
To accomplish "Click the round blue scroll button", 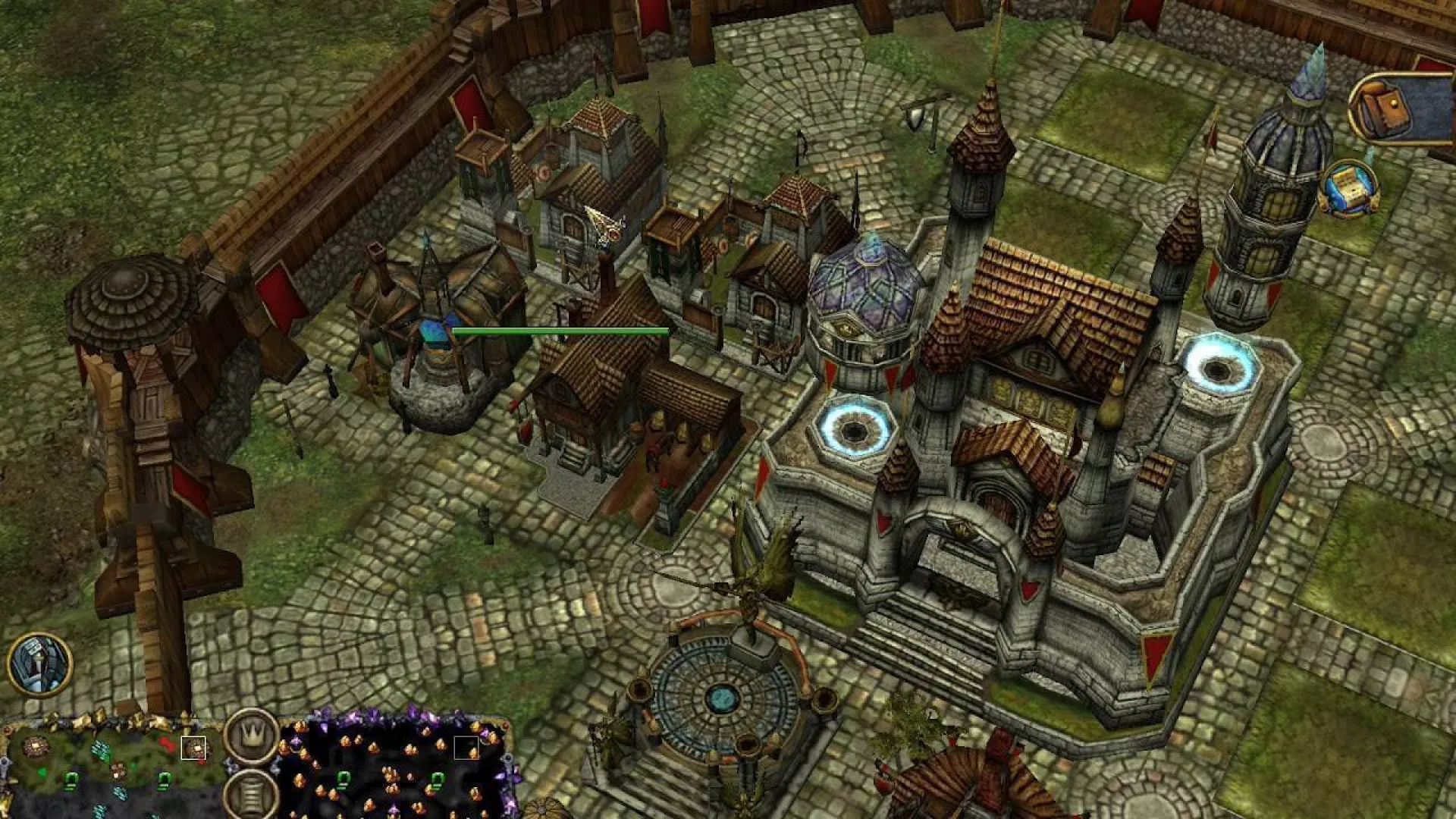I will point(1351,188).
